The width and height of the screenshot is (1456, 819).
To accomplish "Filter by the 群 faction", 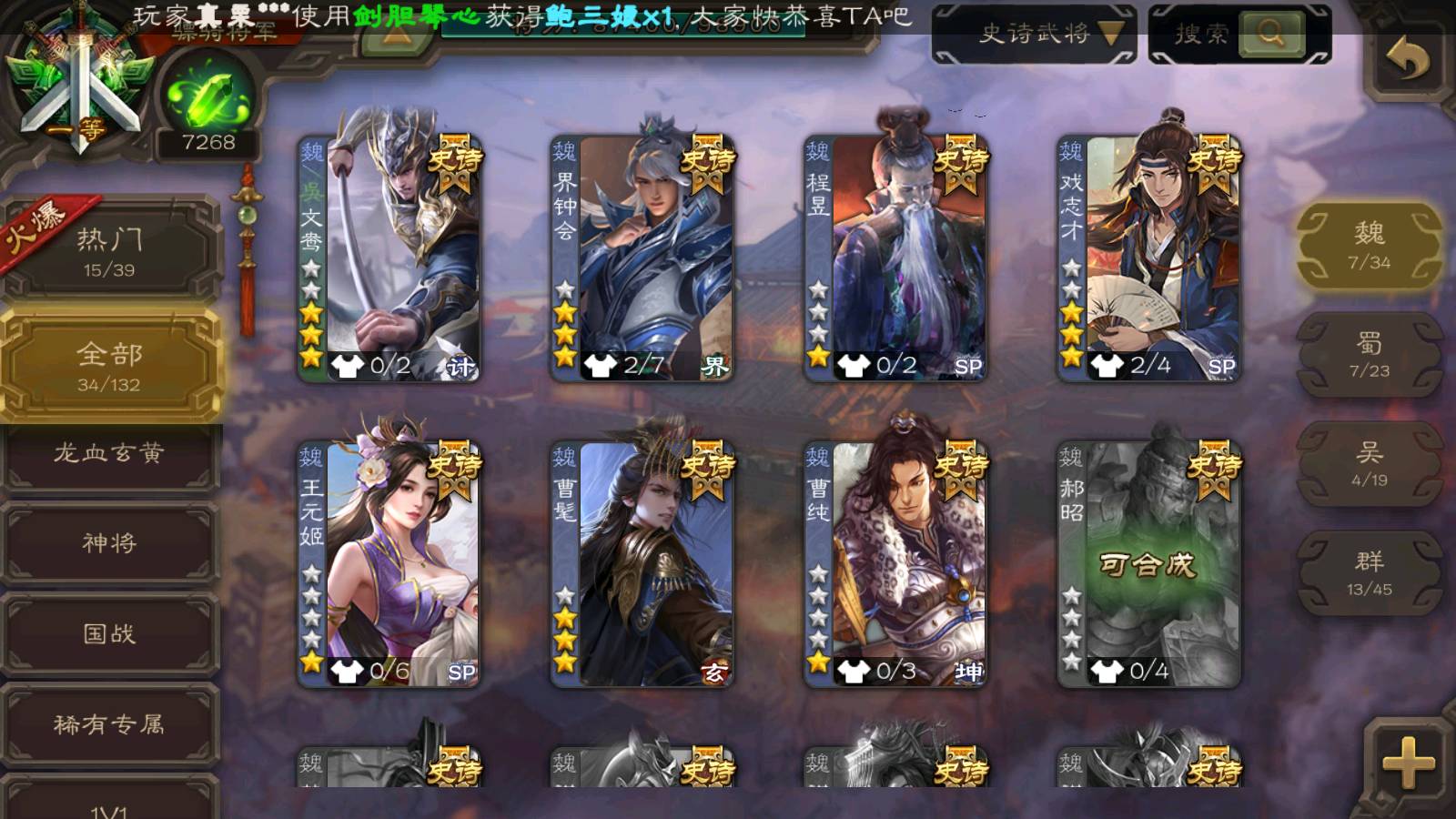I will point(1369,573).
